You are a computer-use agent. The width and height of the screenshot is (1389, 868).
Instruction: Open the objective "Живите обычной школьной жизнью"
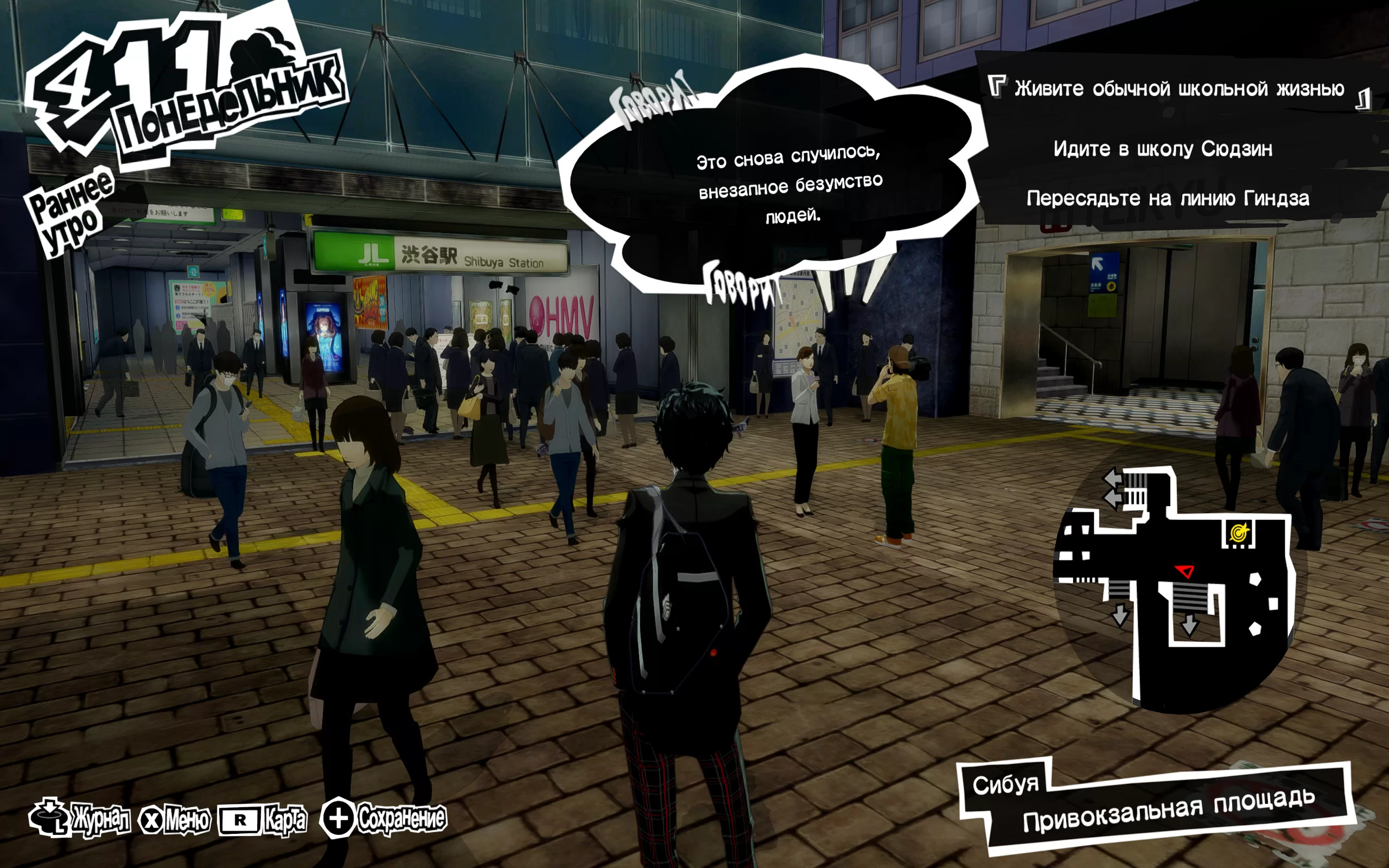[x=1179, y=89]
